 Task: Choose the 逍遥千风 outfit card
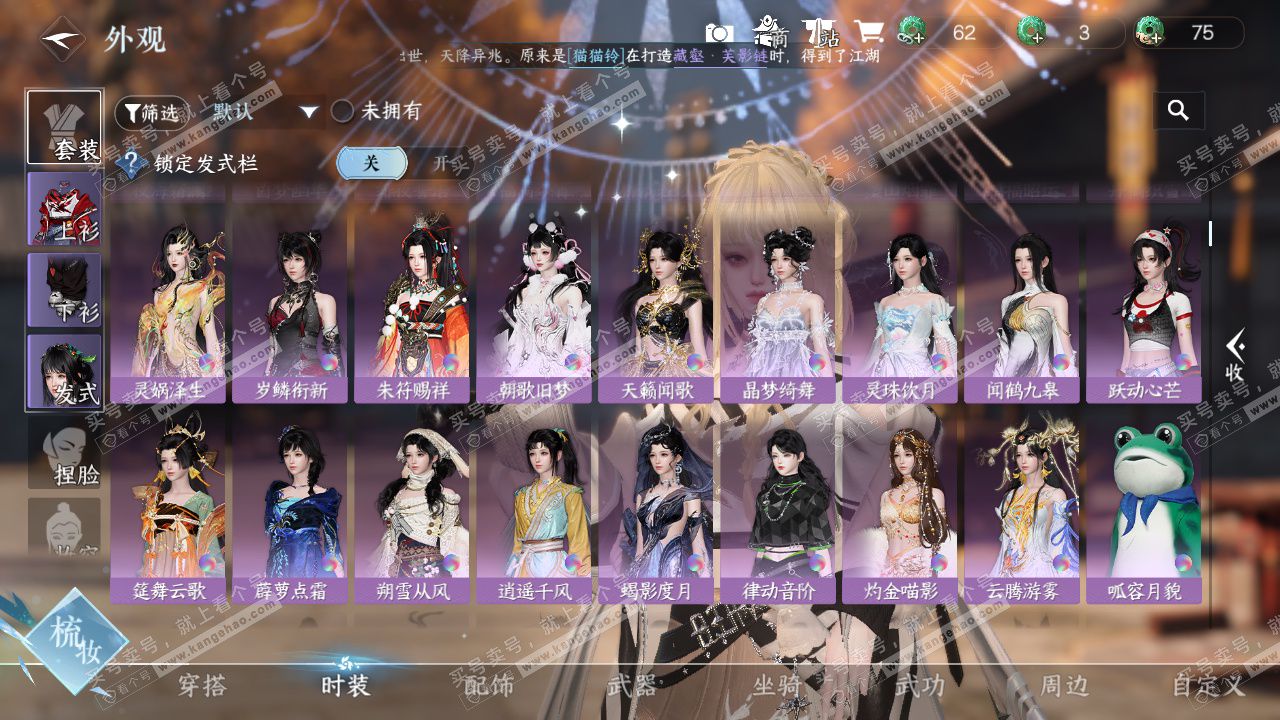[x=534, y=512]
